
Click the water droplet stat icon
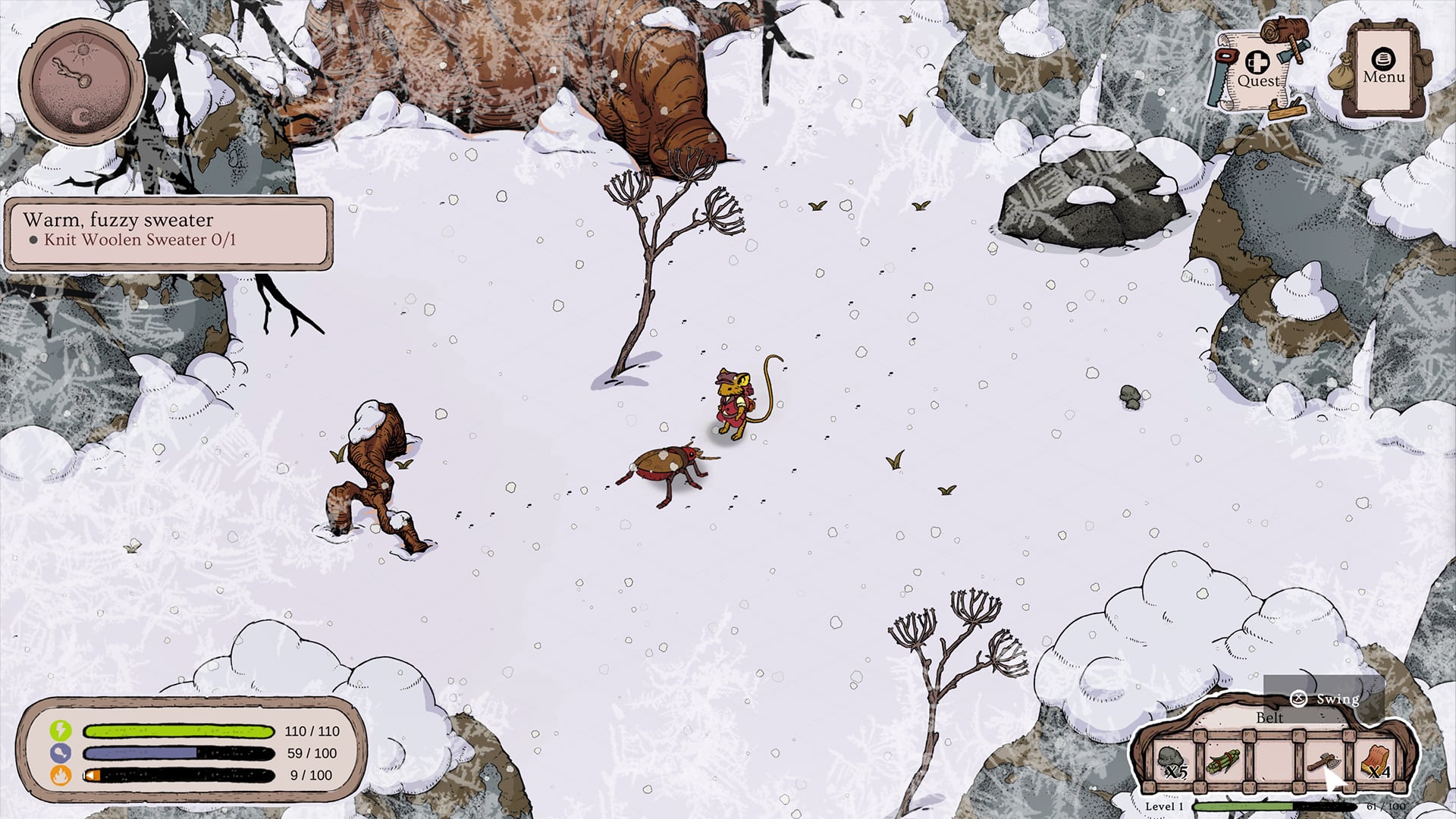click(x=62, y=754)
